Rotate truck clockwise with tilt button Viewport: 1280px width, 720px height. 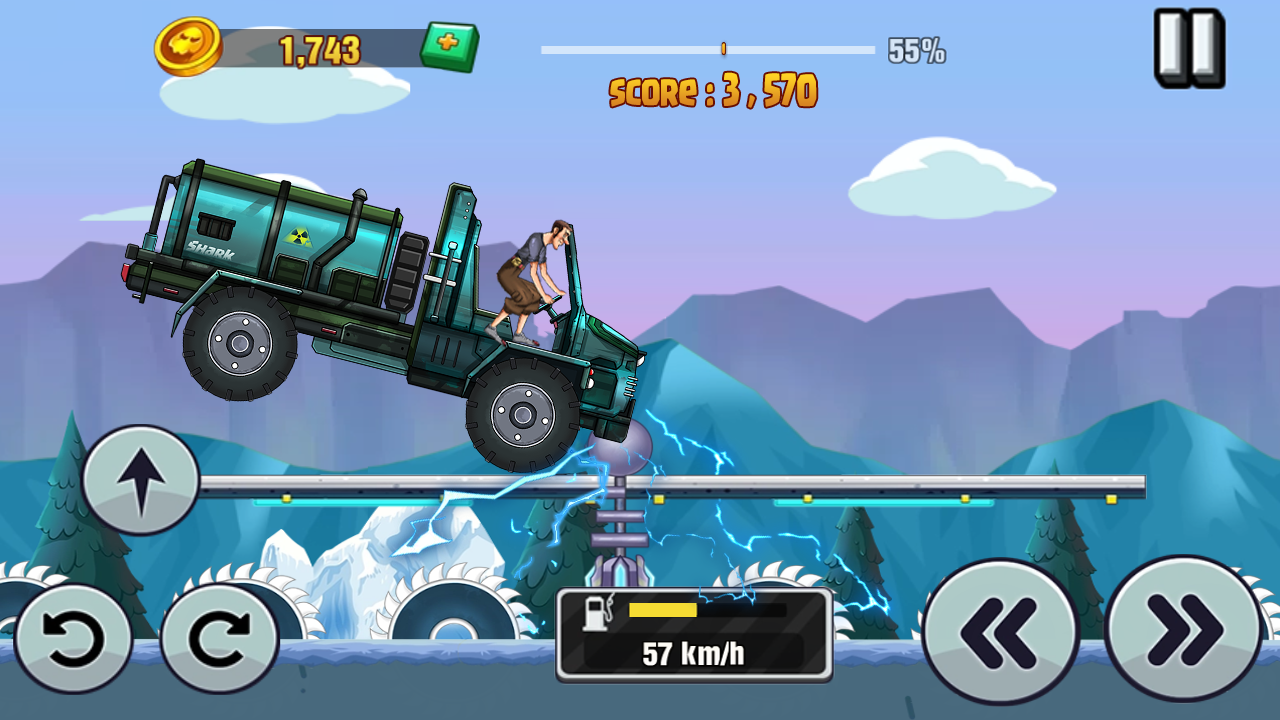click(x=219, y=639)
